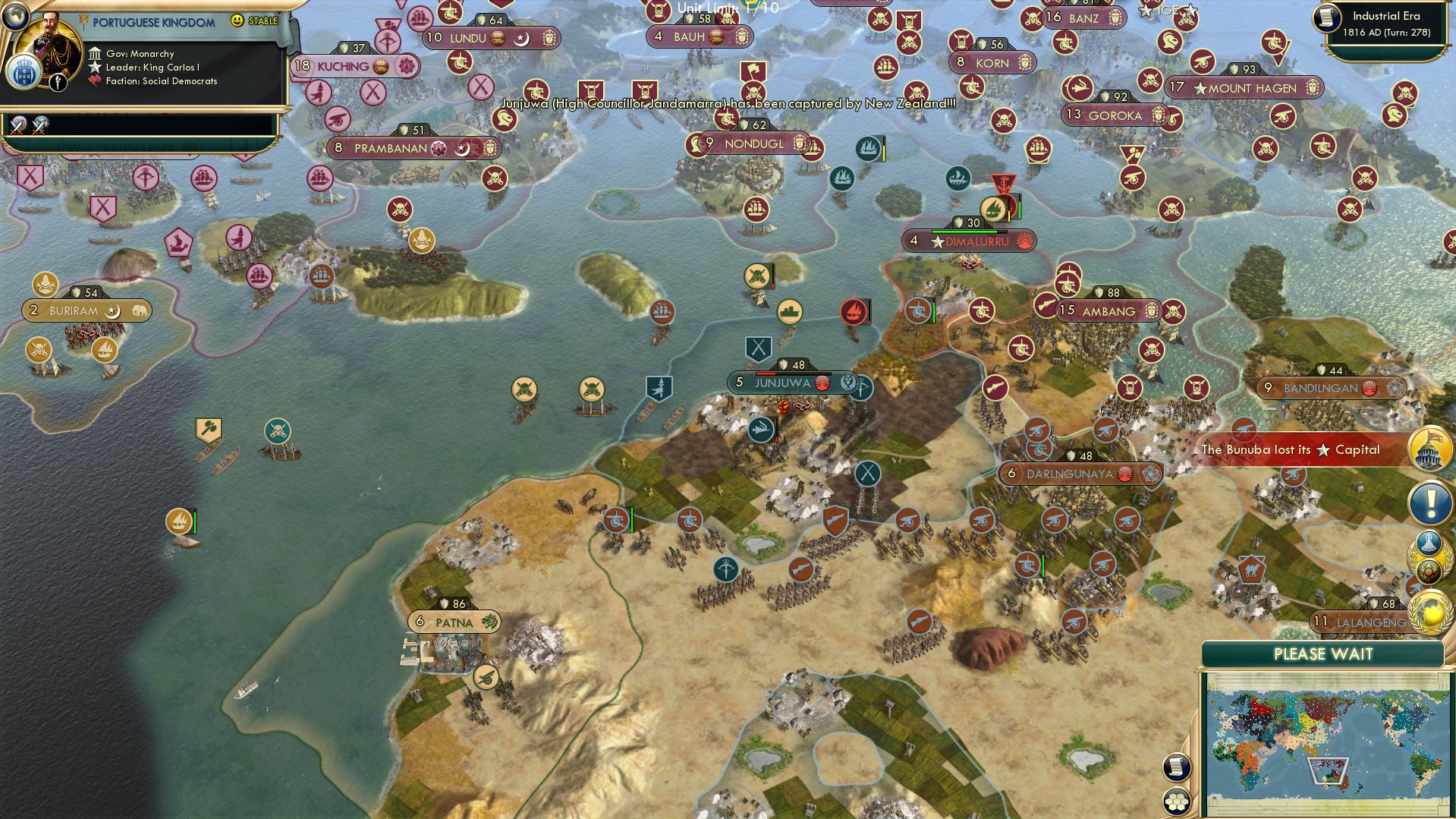Open the scroll icon beside the minimap
This screenshot has height=819, width=1456.
click(x=1175, y=767)
